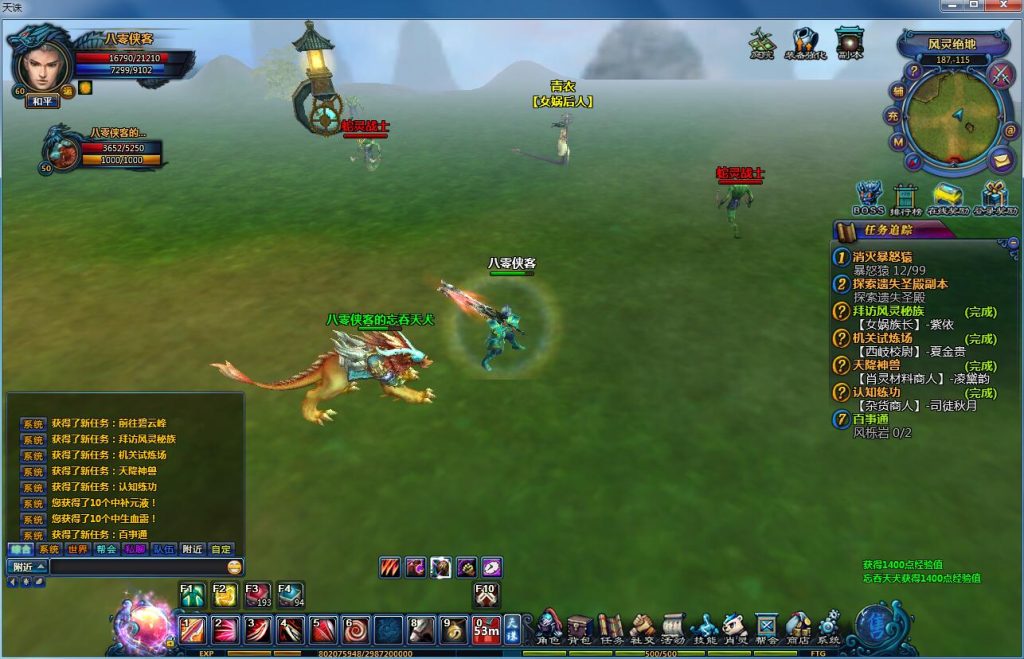Open the 装备强化 equipment enhancement
1024x659 pixels.
coord(805,44)
